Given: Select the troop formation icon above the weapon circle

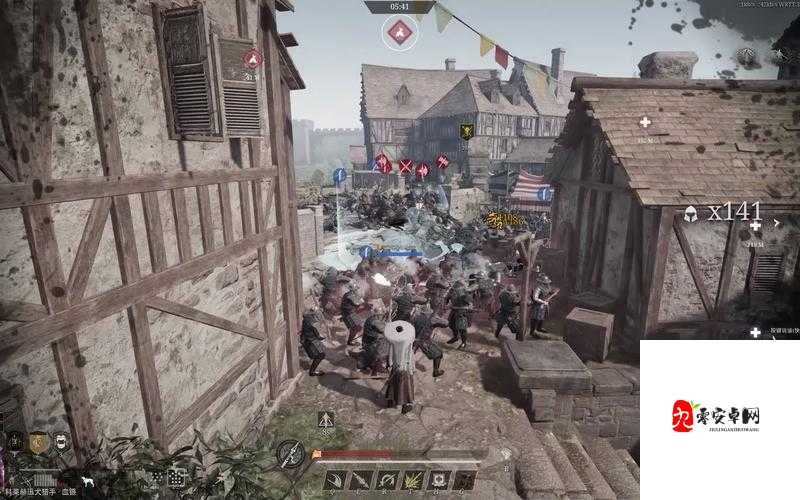Looking at the screenshot, I should [326, 421].
